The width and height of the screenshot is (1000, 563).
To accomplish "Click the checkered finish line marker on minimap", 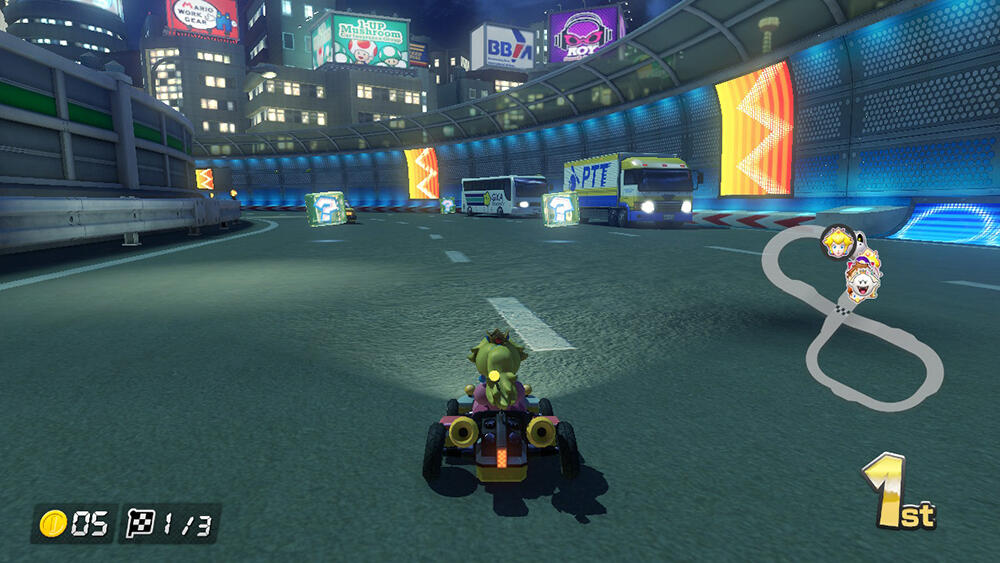I will 843,310.
